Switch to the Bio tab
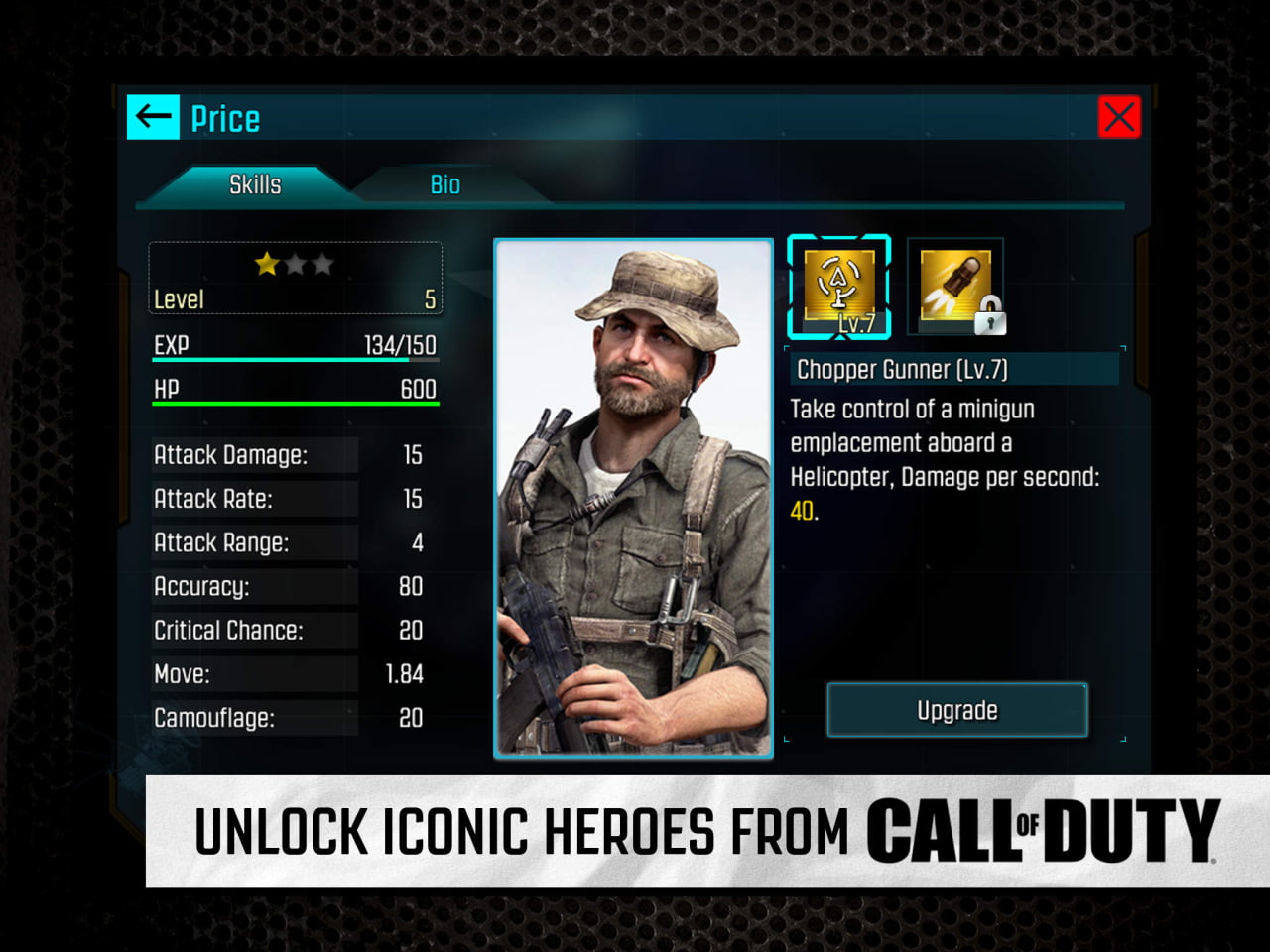This screenshot has width=1270, height=952. coord(445,184)
